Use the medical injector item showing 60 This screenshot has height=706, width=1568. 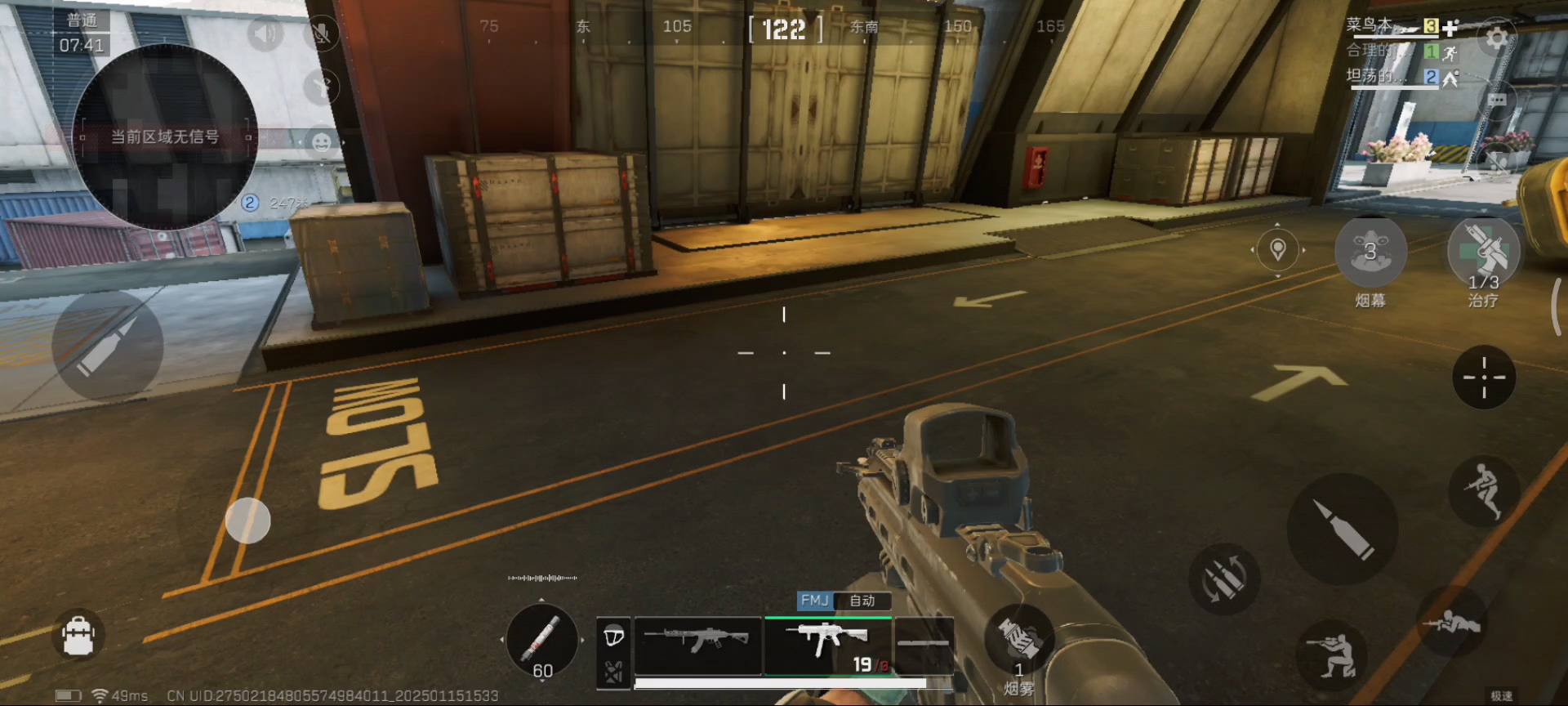tap(541, 641)
